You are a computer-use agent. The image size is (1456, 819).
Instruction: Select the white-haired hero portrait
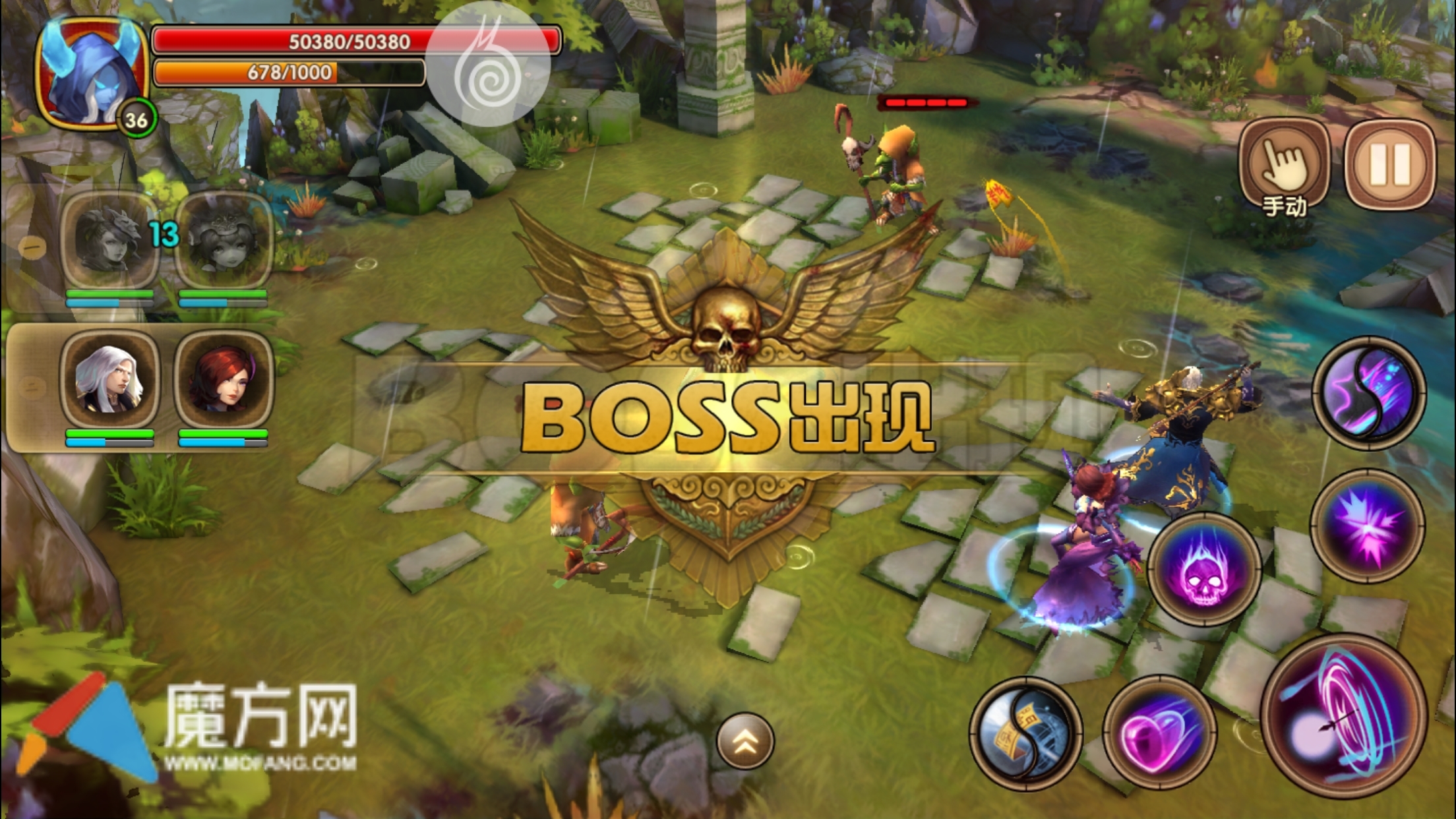(x=109, y=379)
